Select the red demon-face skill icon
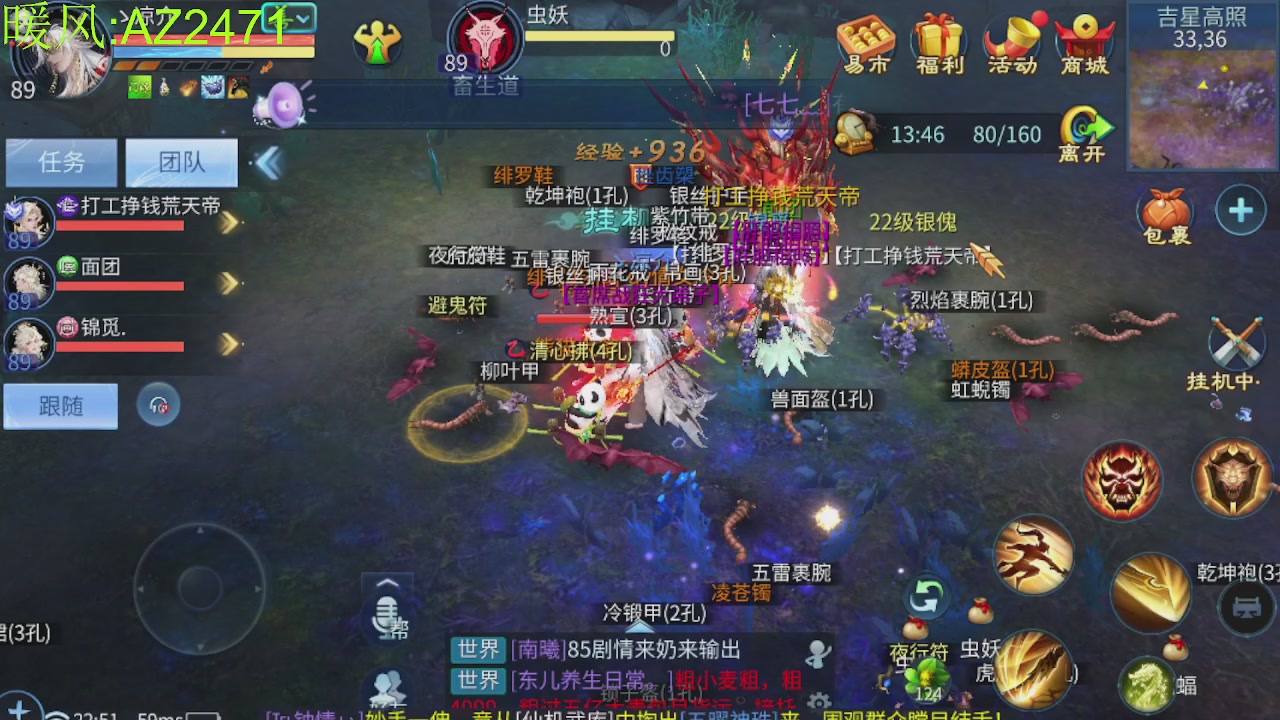 click(1121, 478)
